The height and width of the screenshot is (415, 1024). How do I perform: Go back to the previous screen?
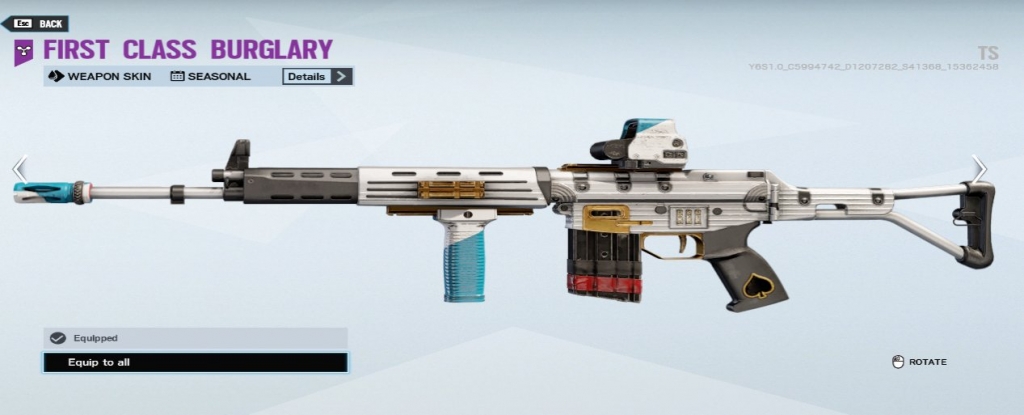(40, 23)
